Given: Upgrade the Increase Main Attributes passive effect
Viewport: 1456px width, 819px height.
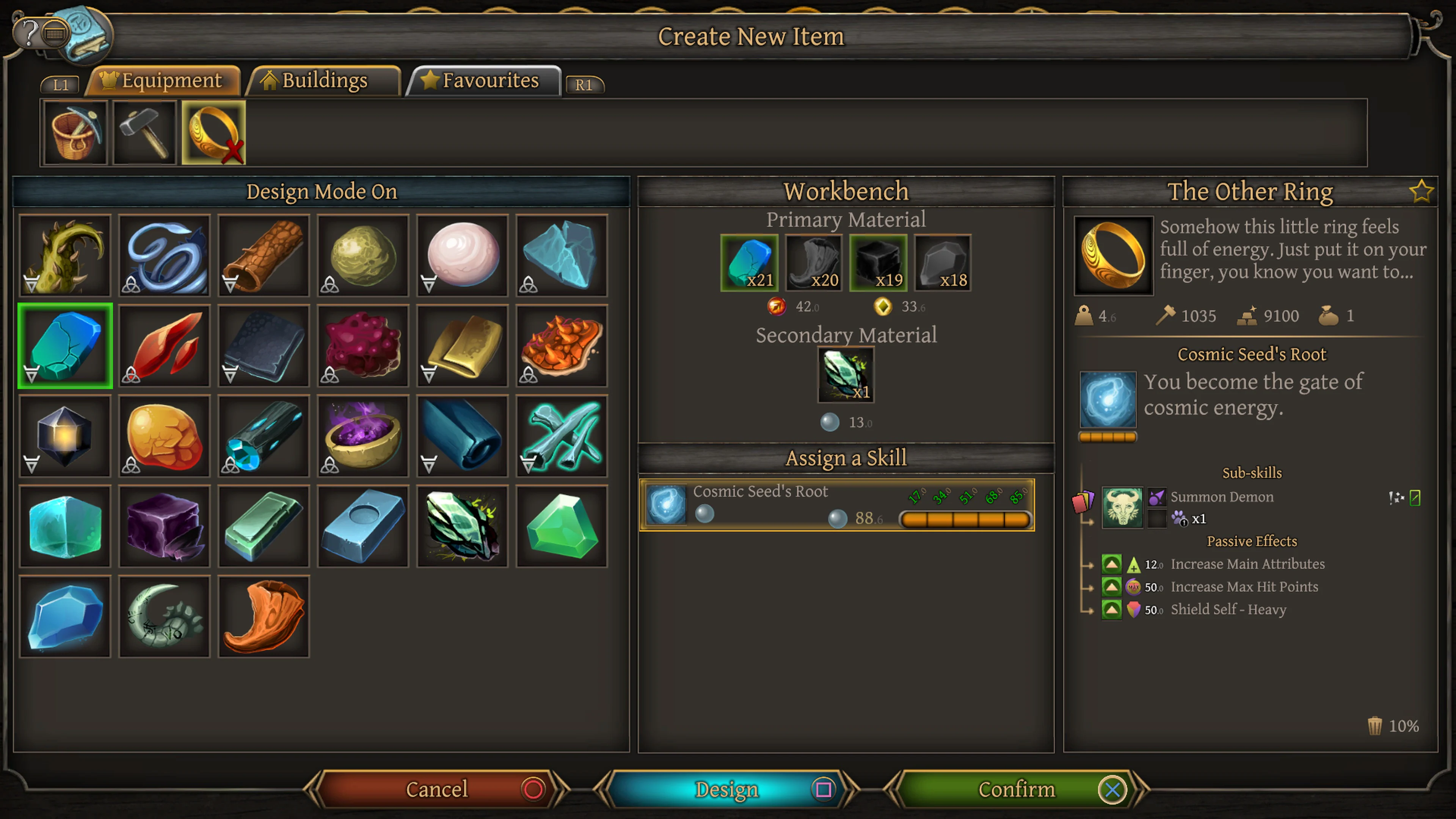Looking at the screenshot, I should (1111, 563).
